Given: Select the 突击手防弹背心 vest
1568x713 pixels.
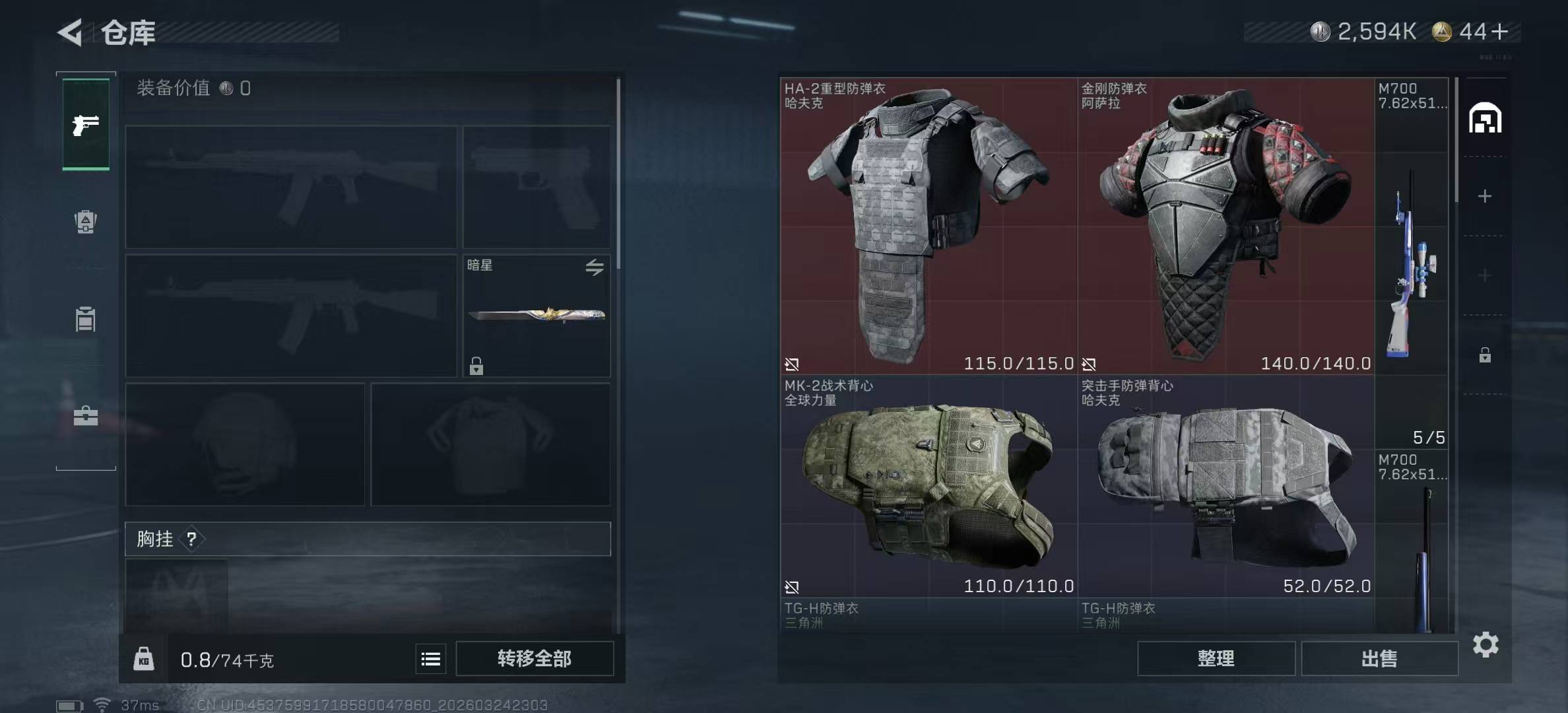Looking at the screenshot, I should tap(1225, 487).
